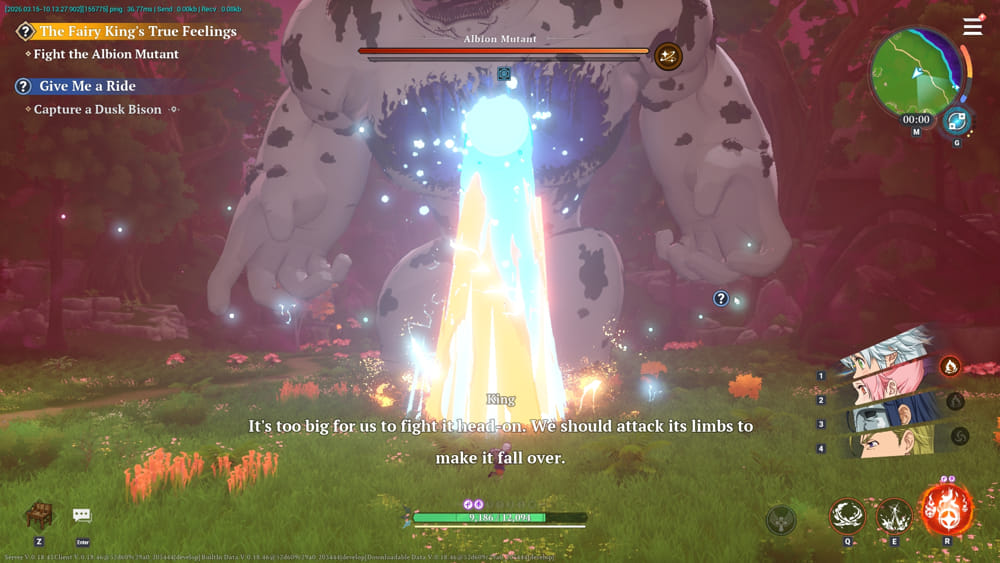The width and height of the screenshot is (1000, 563).
Task: Activate the character swap icon below minimap
Action: (x=956, y=121)
